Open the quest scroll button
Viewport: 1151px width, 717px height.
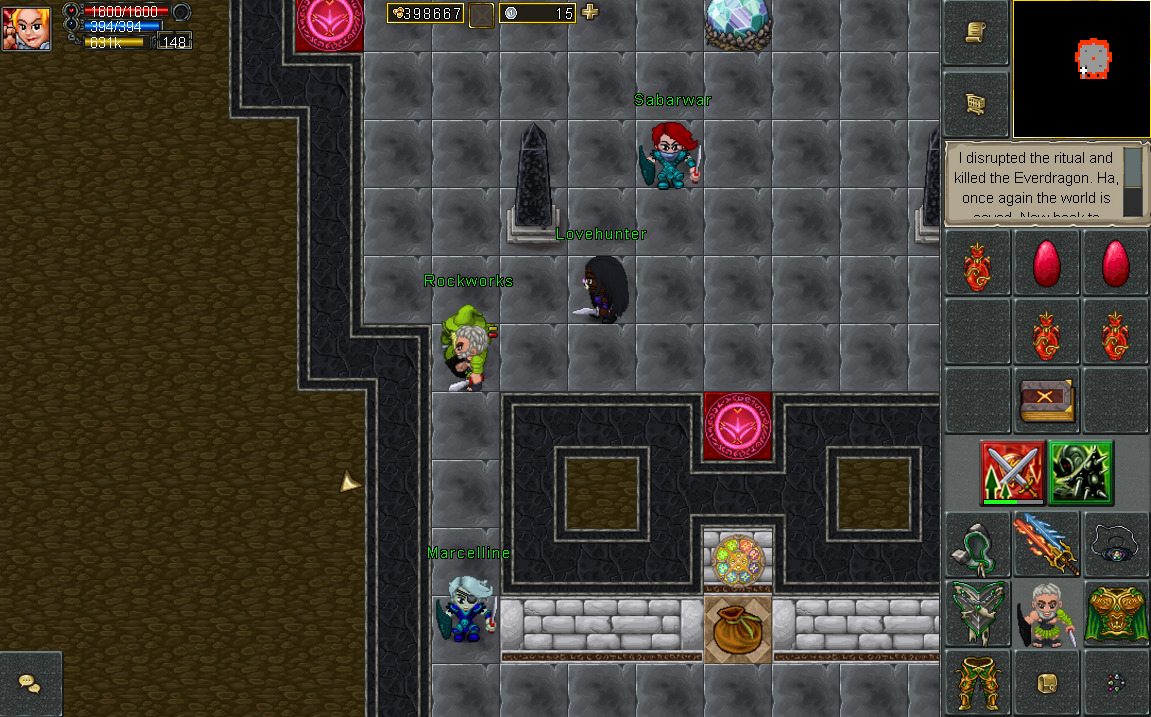pos(975,33)
